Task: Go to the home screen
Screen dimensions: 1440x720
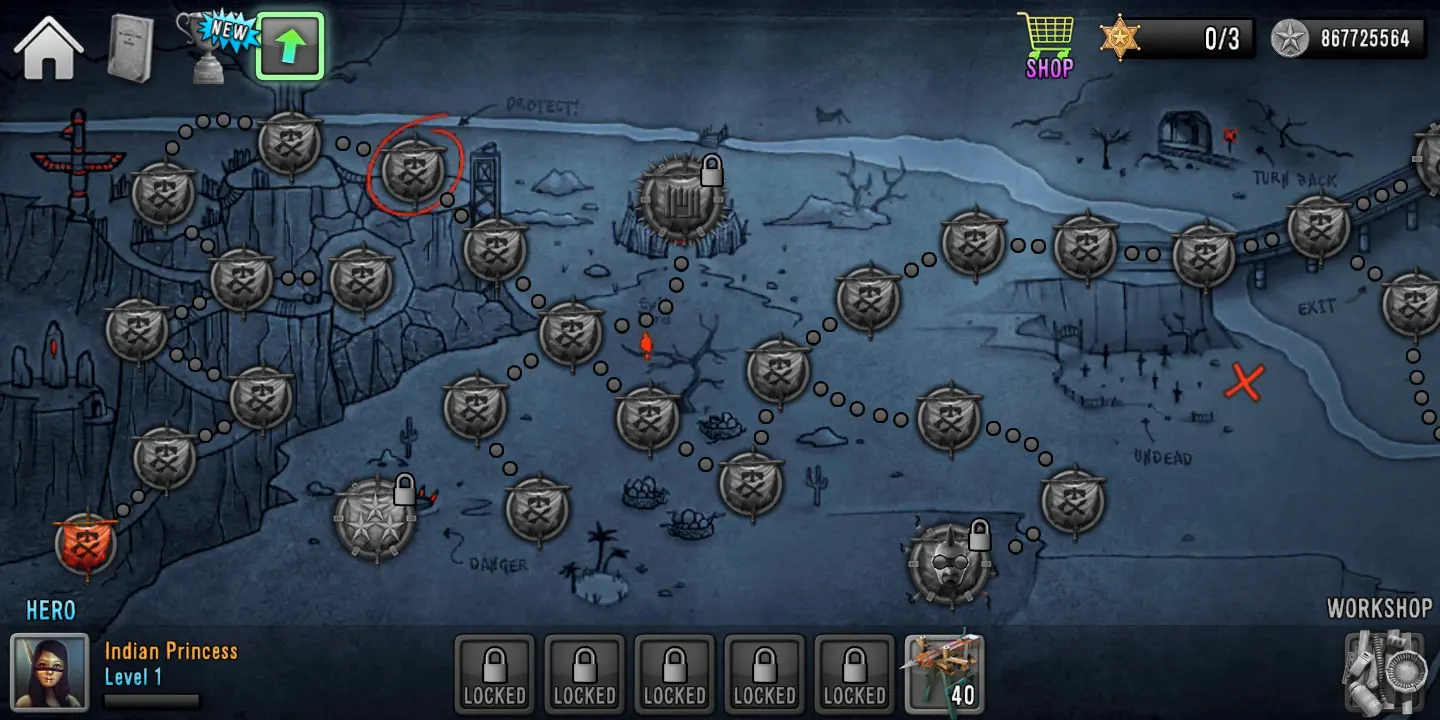Action: pos(47,47)
